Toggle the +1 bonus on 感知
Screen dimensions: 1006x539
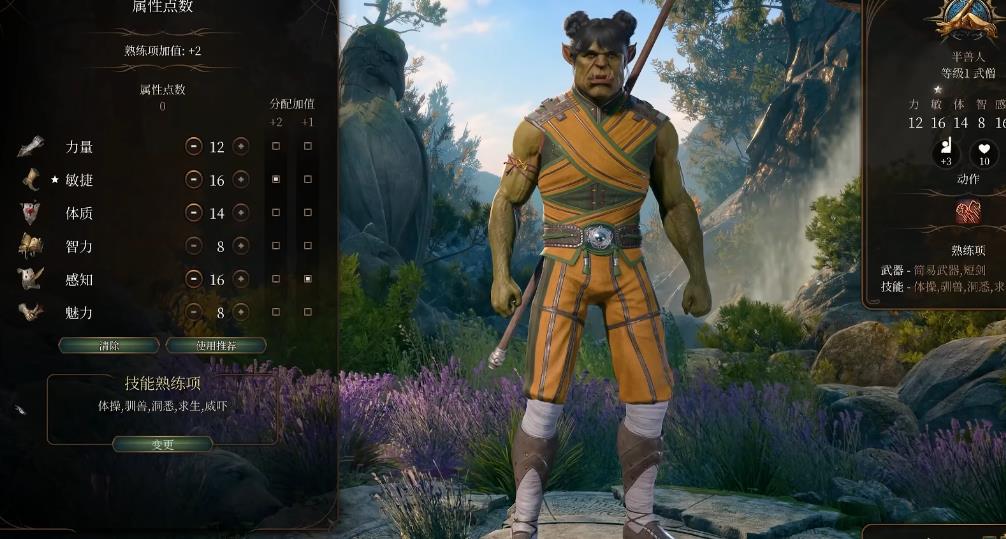pyautogui.click(x=307, y=279)
